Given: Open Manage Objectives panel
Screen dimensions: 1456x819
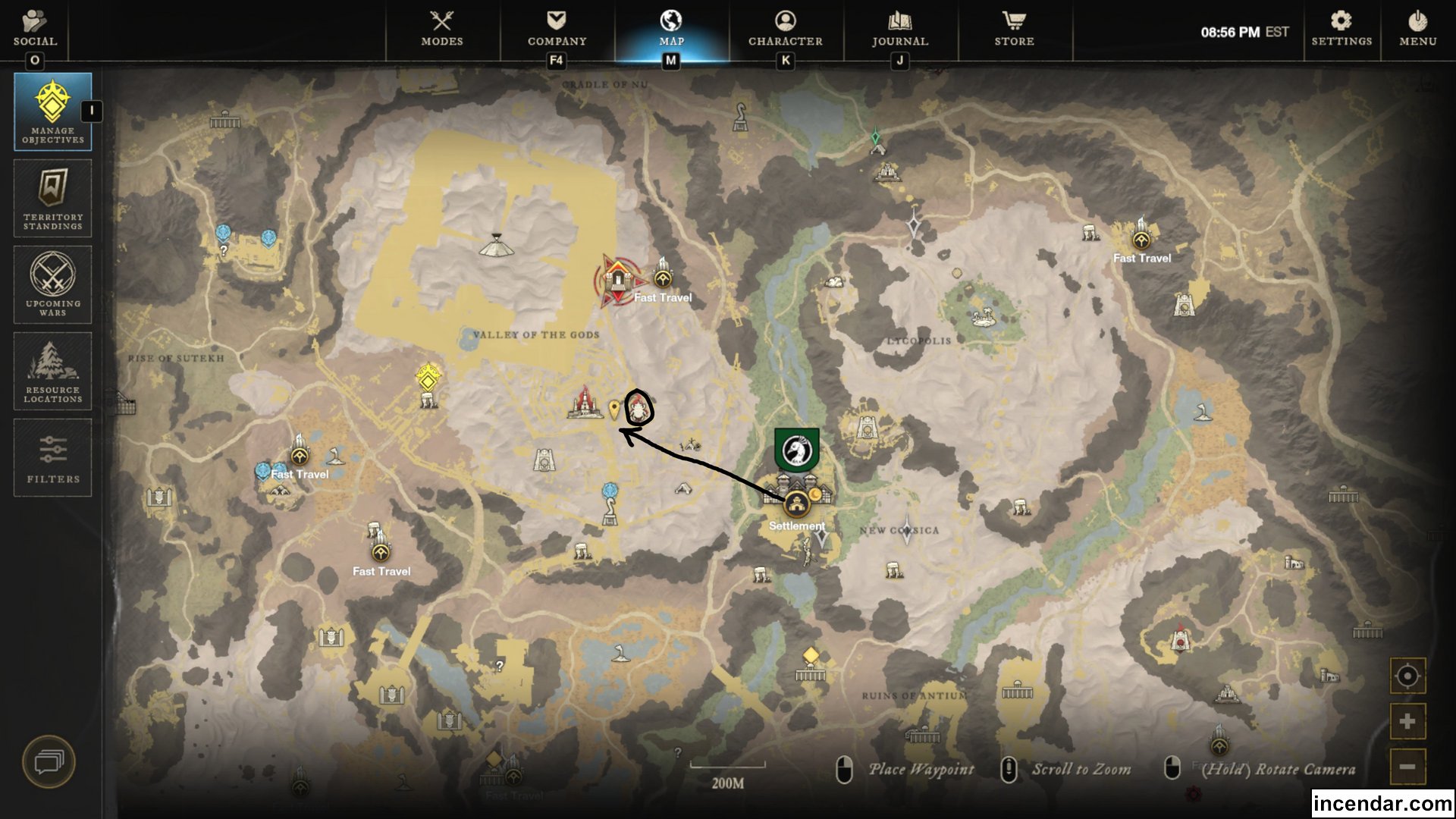Looking at the screenshot, I should point(52,111).
